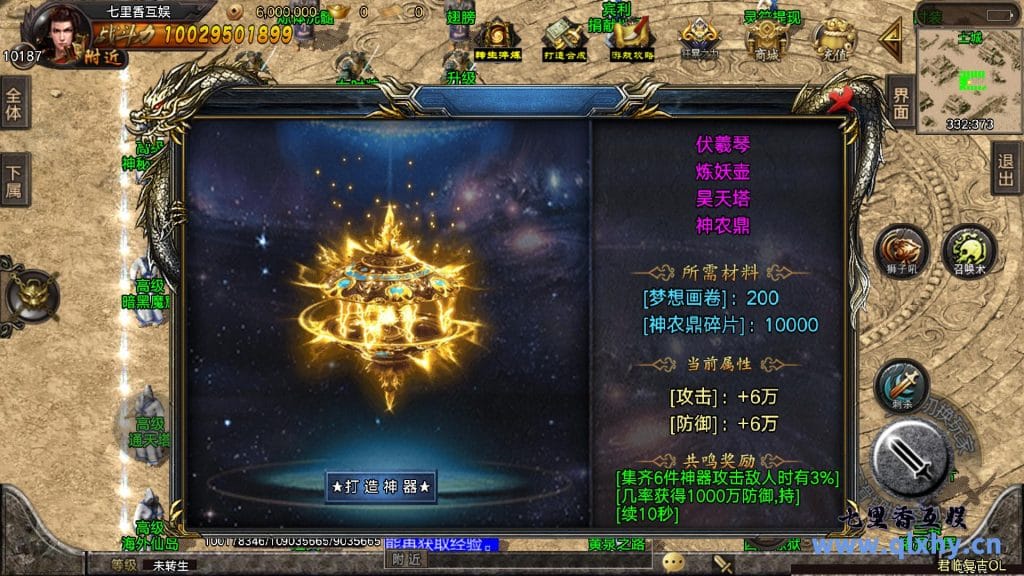This screenshot has width=1024, height=576.
Task: Open the 商城 shop icon
Action: click(767, 40)
